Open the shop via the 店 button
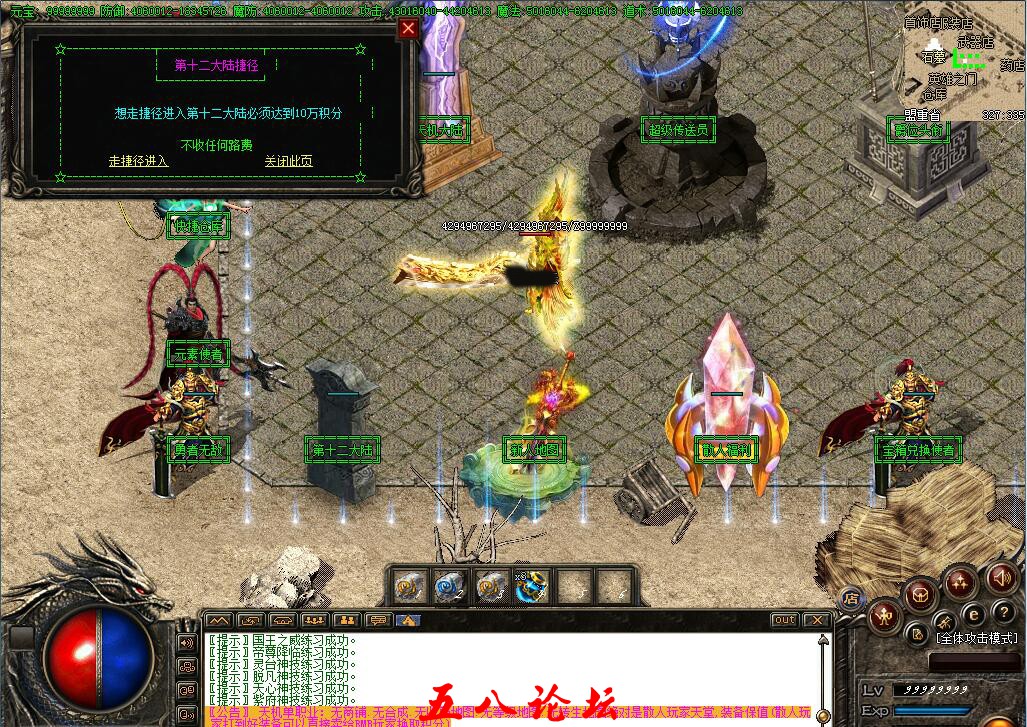Viewport: 1027px width, 727px height. pyautogui.click(x=852, y=599)
